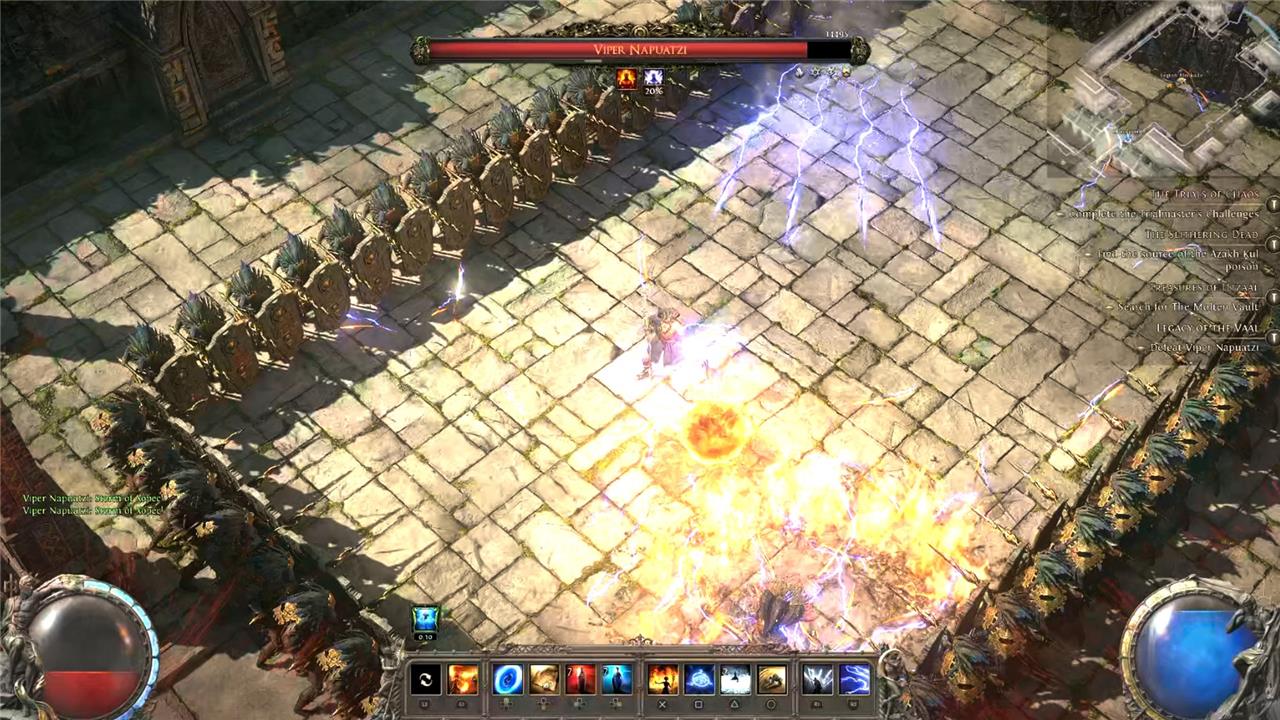Activate the white lightning figure skill

817,680
